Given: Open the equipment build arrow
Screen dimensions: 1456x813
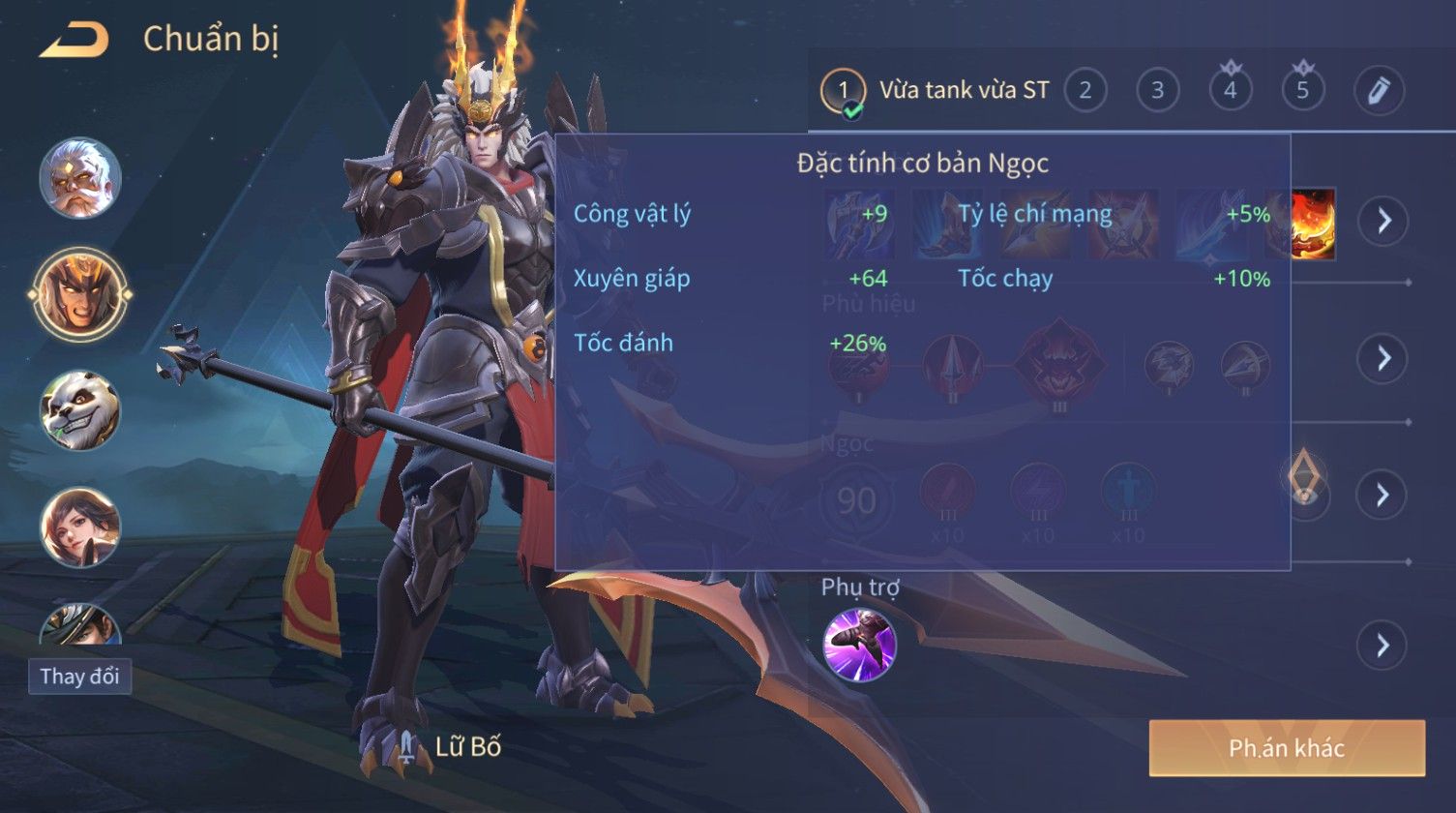Looking at the screenshot, I should (x=1382, y=221).
